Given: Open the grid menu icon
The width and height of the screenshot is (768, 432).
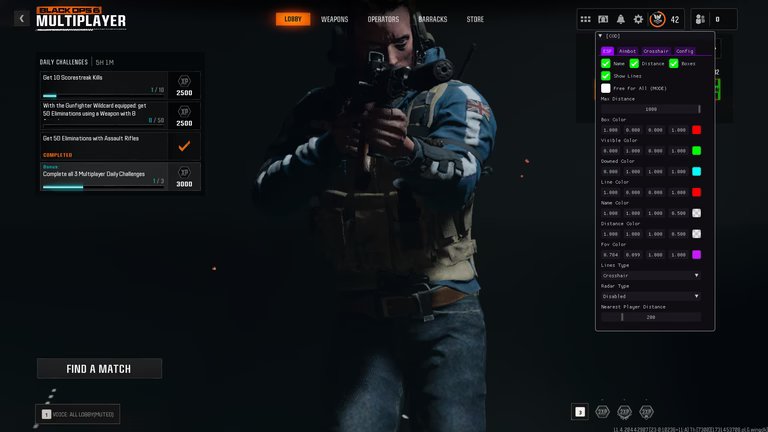Looking at the screenshot, I should pos(586,19).
